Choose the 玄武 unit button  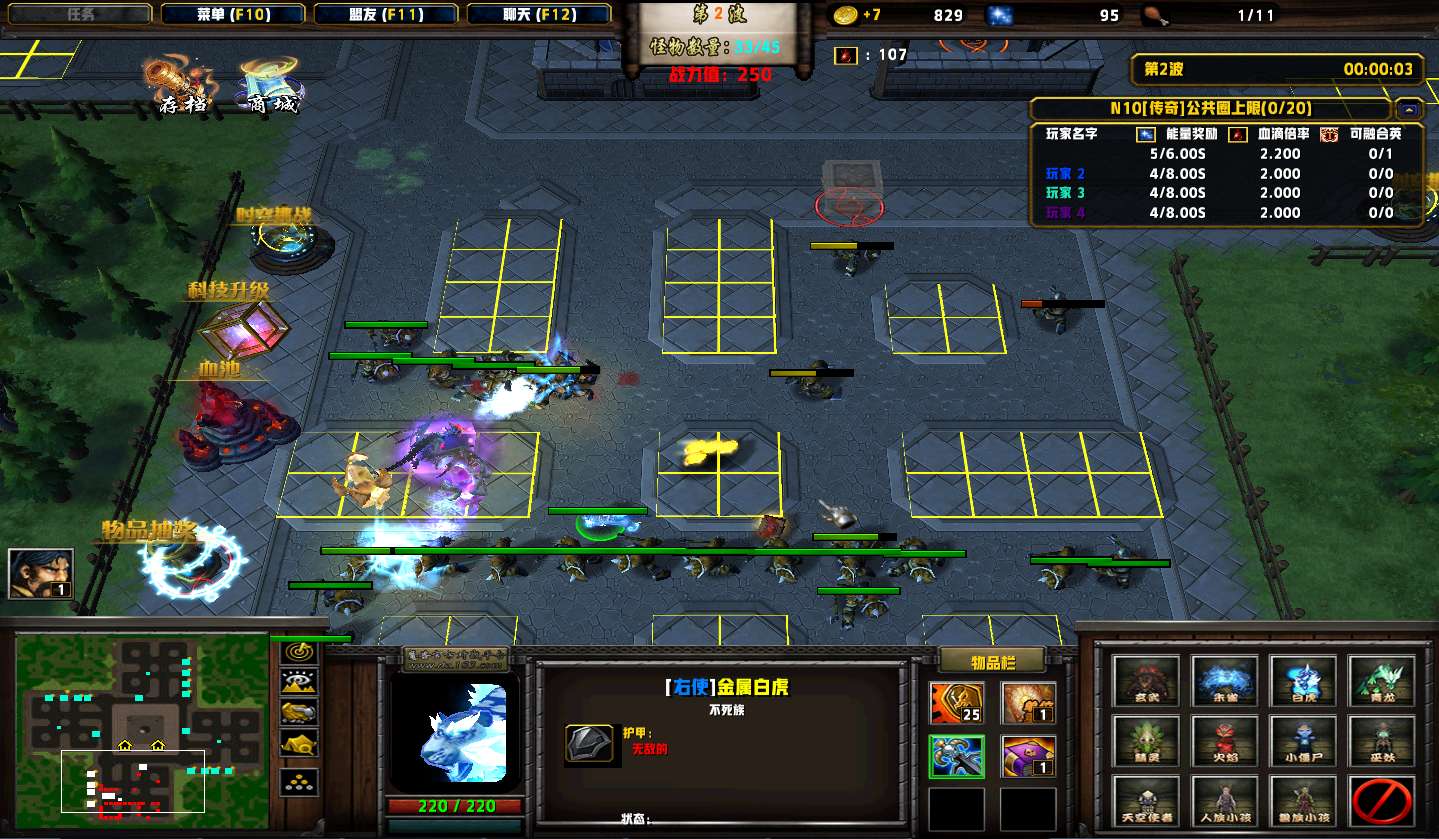pos(1147,681)
